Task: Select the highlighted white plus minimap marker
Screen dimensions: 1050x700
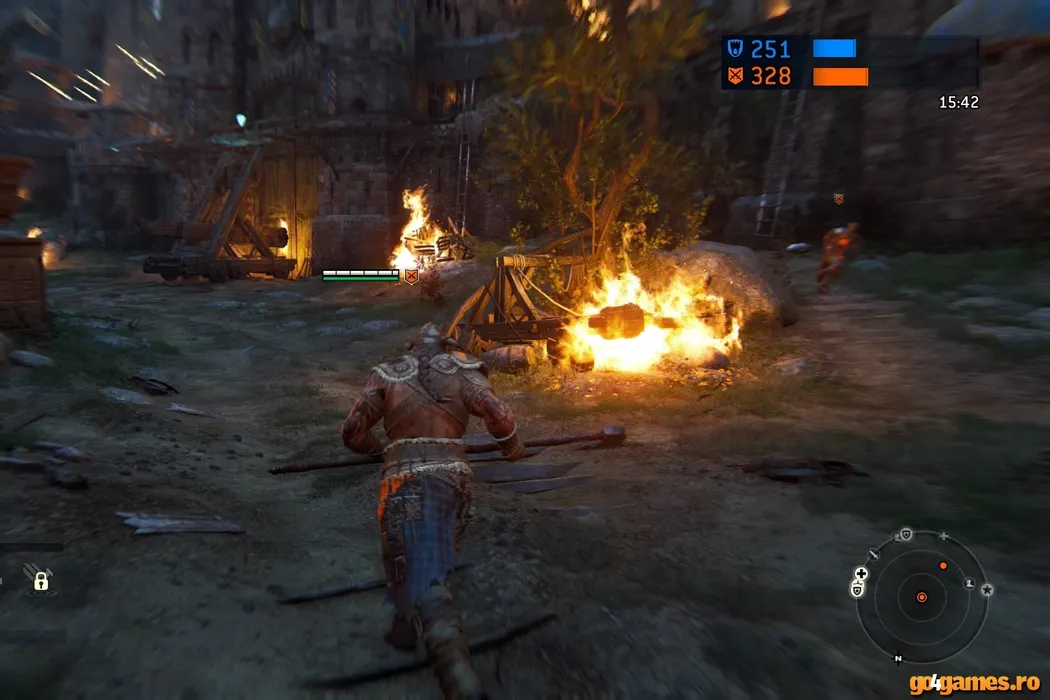Action: coord(861,574)
